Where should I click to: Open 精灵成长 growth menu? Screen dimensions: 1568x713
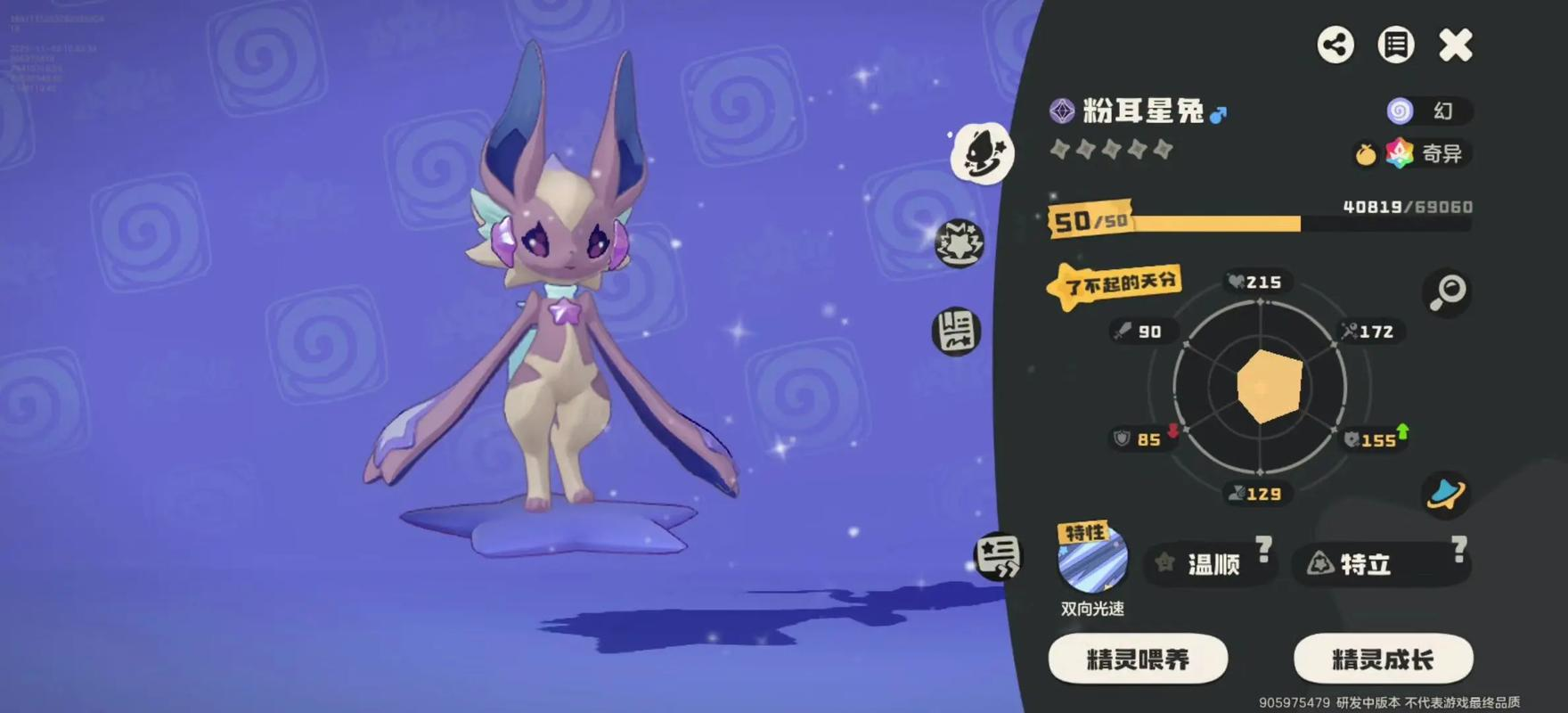(x=1383, y=660)
